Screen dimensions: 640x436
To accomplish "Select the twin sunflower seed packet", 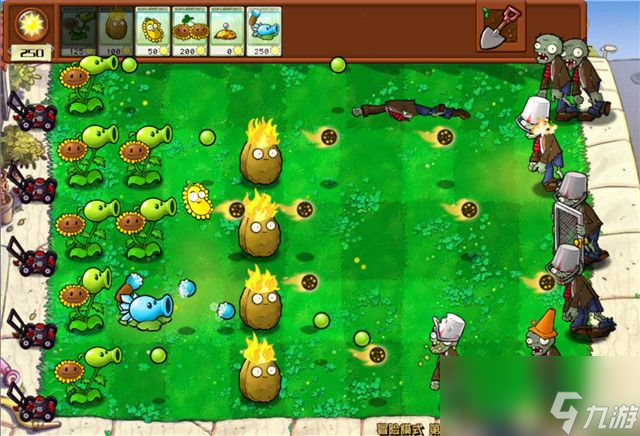I will [x=190, y=30].
